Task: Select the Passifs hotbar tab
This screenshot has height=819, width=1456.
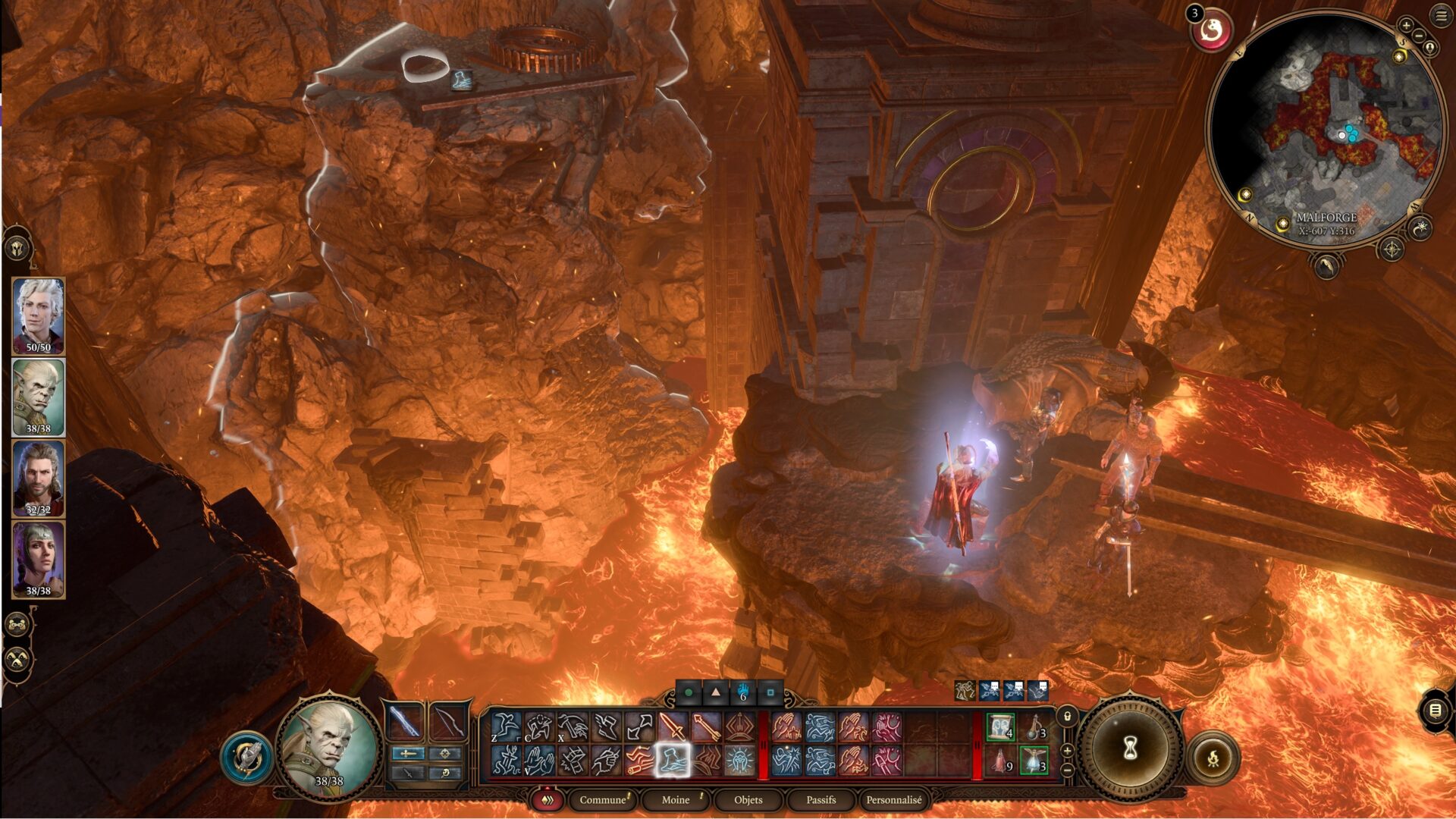Action: click(x=821, y=800)
